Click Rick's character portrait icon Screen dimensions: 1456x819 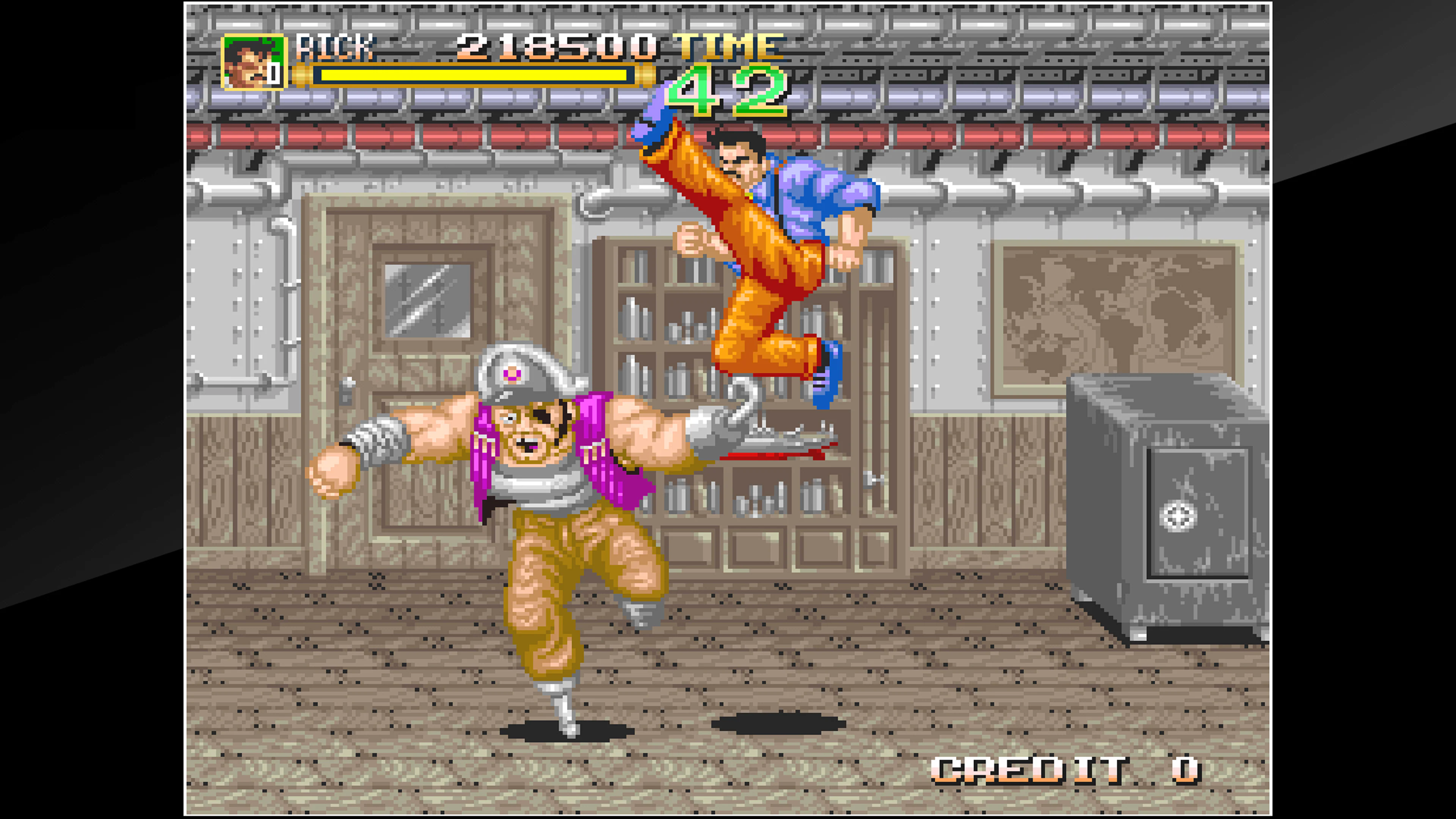253,60
